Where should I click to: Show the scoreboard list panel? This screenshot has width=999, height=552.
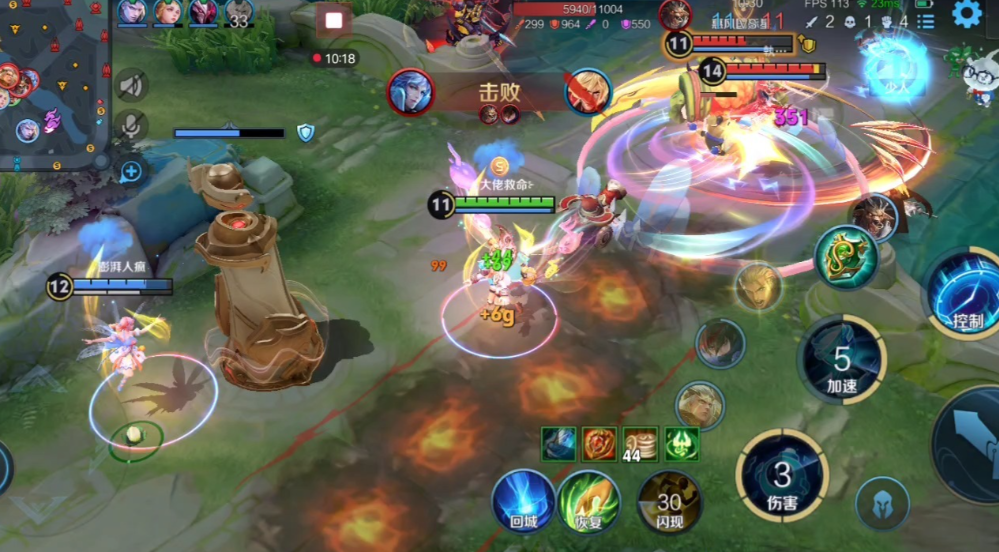(x=926, y=21)
